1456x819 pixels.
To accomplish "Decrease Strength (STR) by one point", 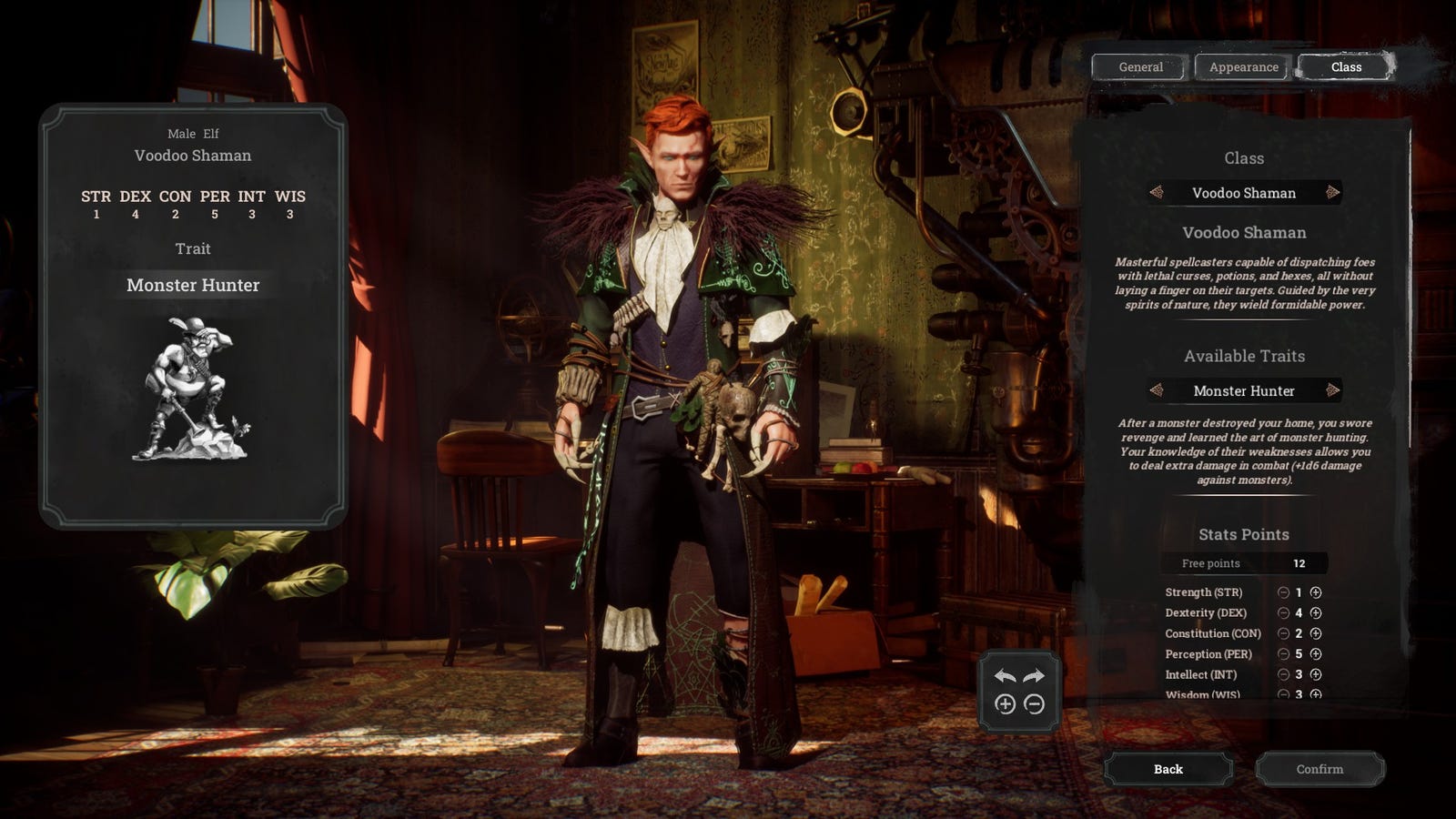I will (1283, 592).
